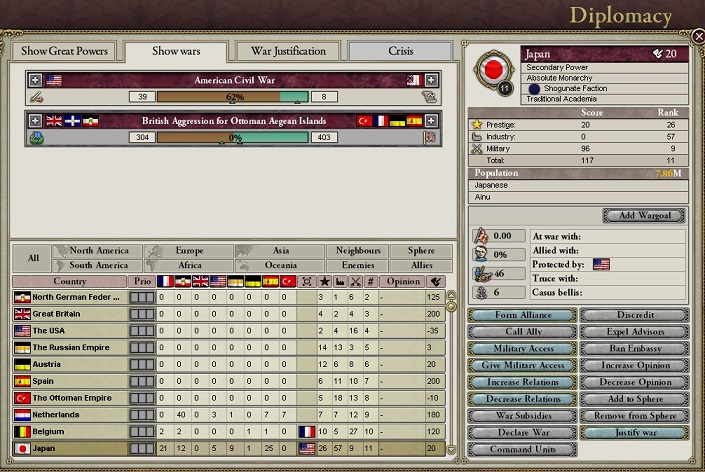Select The Ottoman Empire row
Image resolution: width=705 pixels, height=472 pixels.
point(77,398)
